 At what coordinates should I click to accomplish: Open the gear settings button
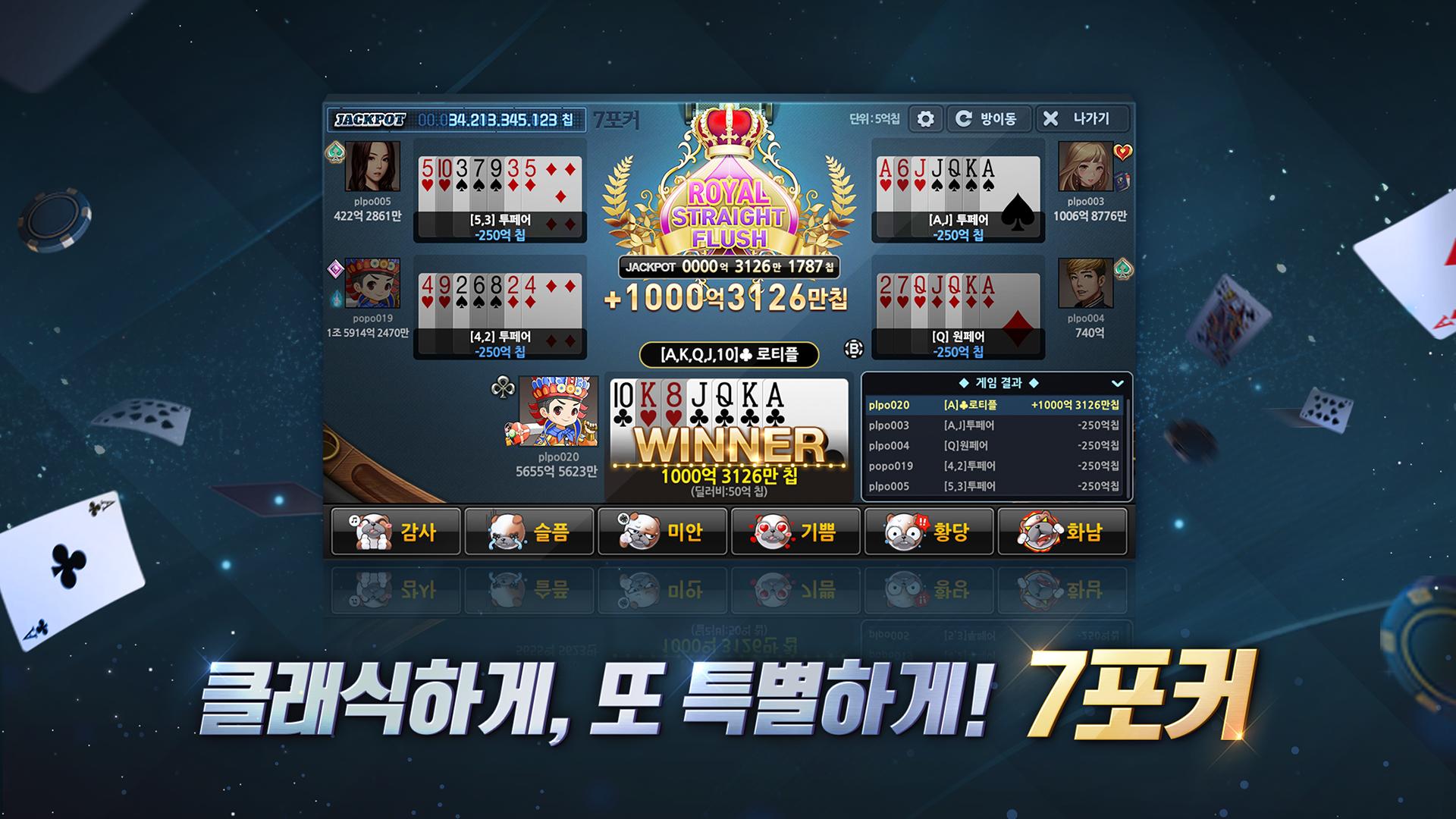(x=925, y=119)
